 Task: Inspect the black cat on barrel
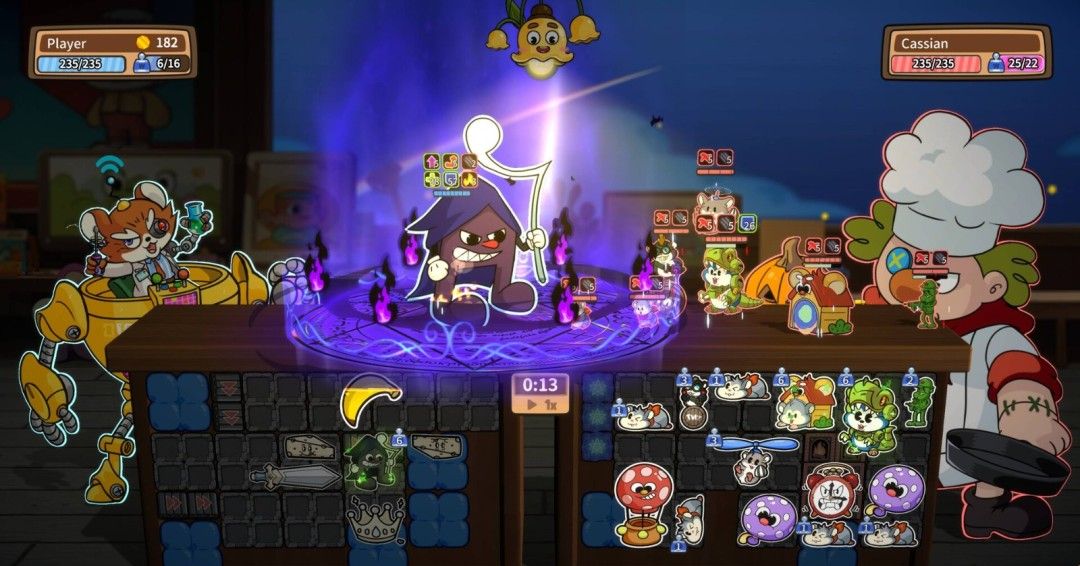click(x=692, y=405)
